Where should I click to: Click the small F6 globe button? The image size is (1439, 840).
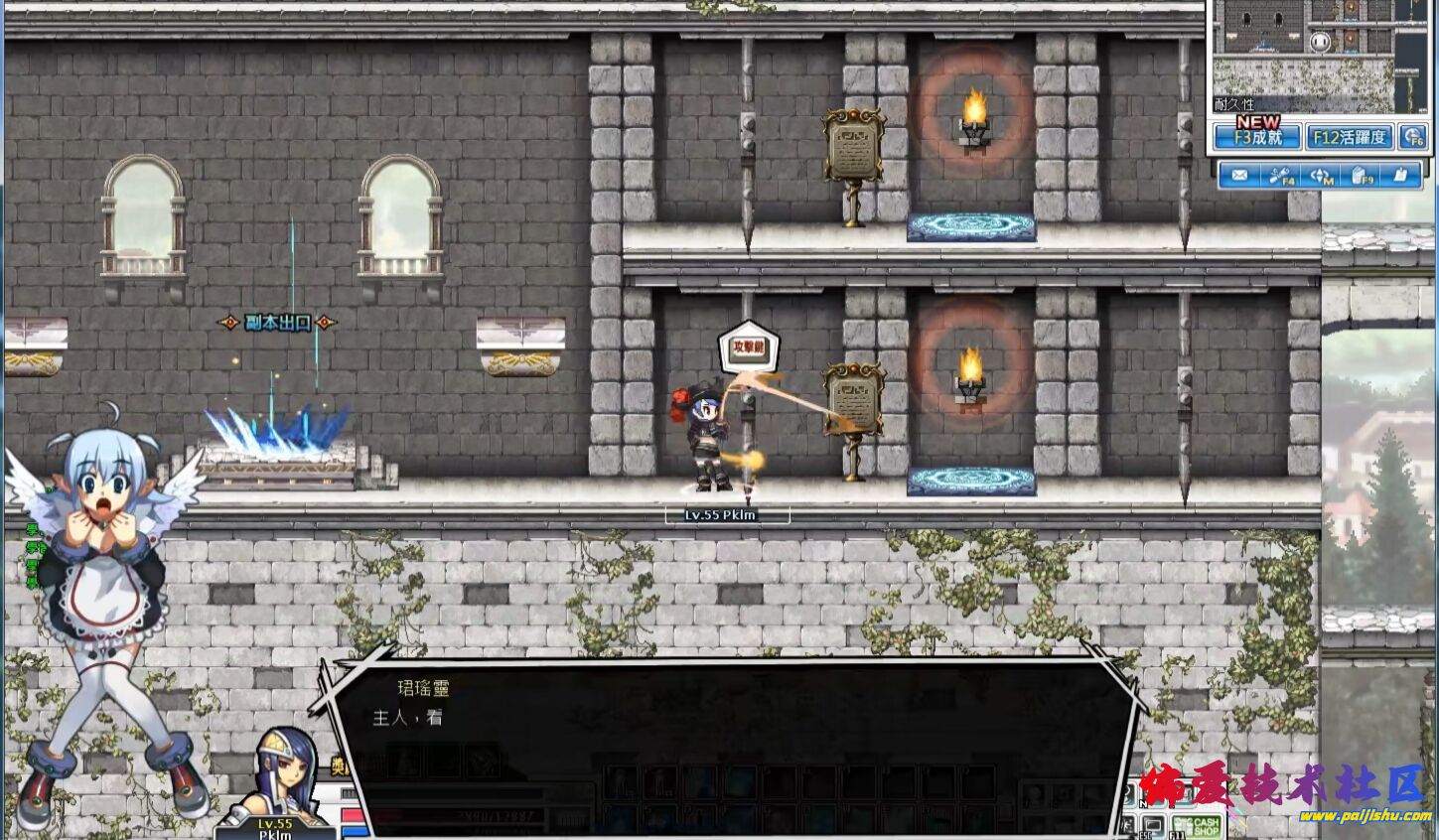pos(1411,138)
